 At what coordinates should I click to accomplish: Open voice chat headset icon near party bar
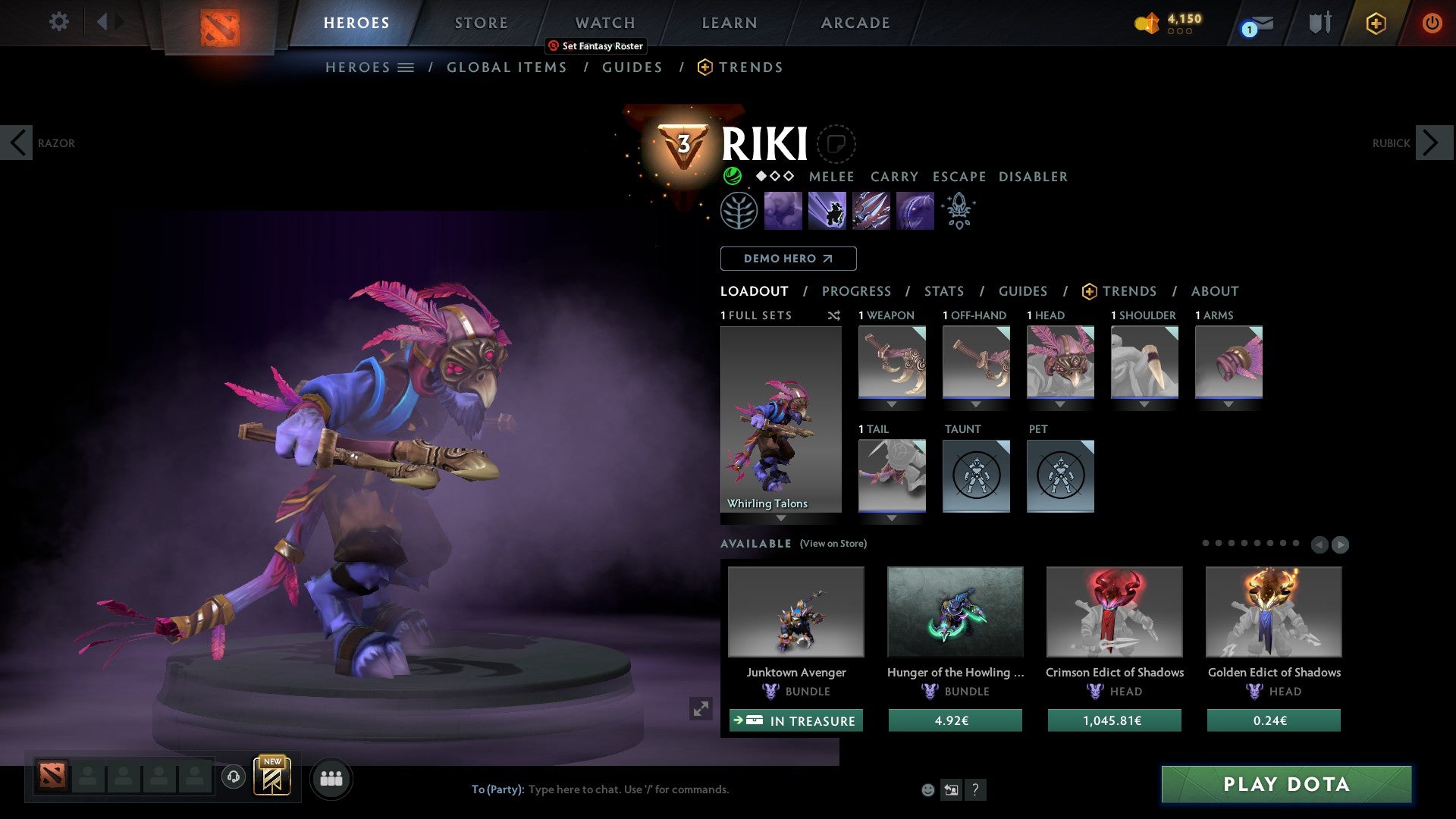point(233,778)
